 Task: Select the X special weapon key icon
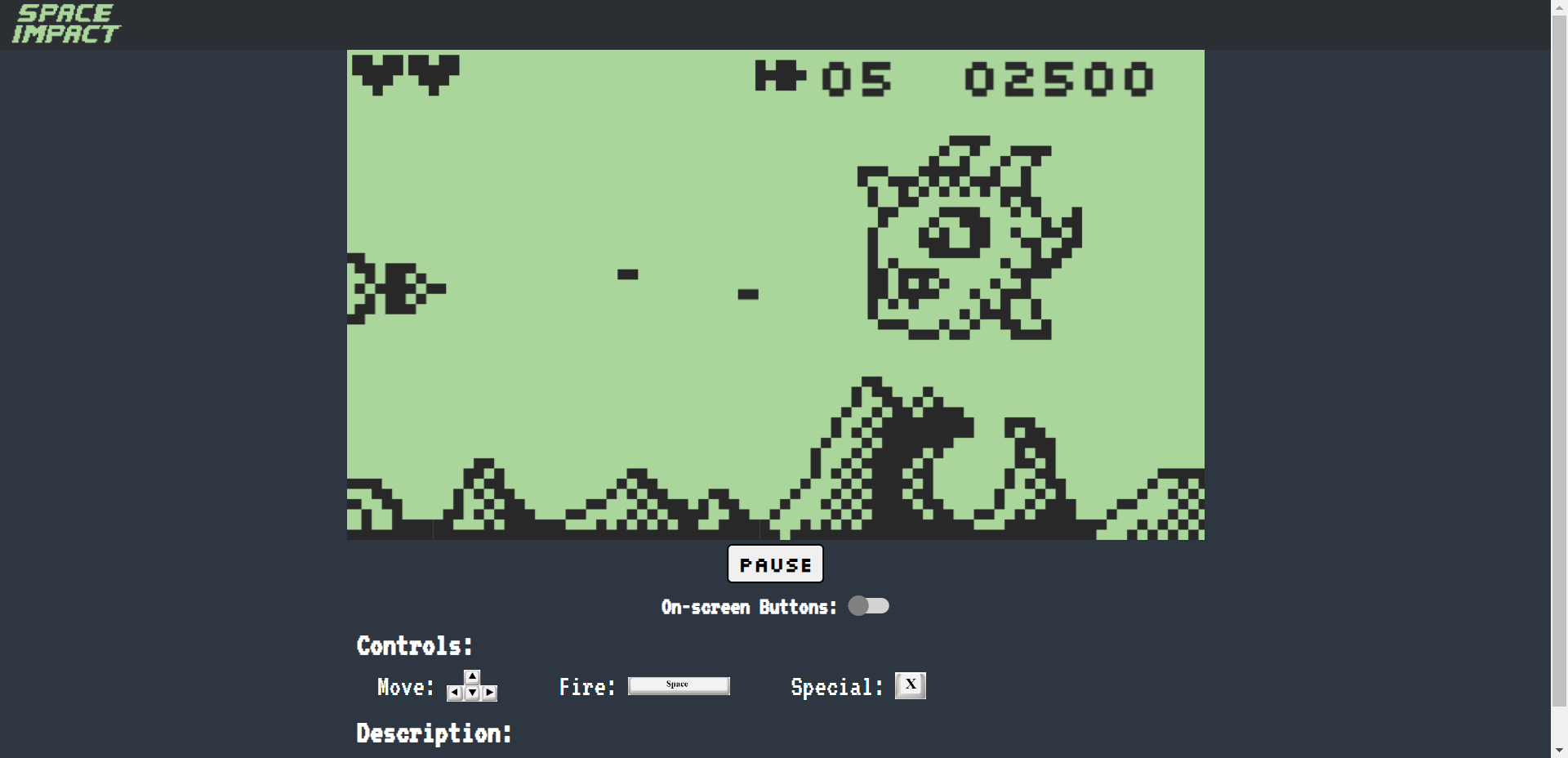coord(910,685)
